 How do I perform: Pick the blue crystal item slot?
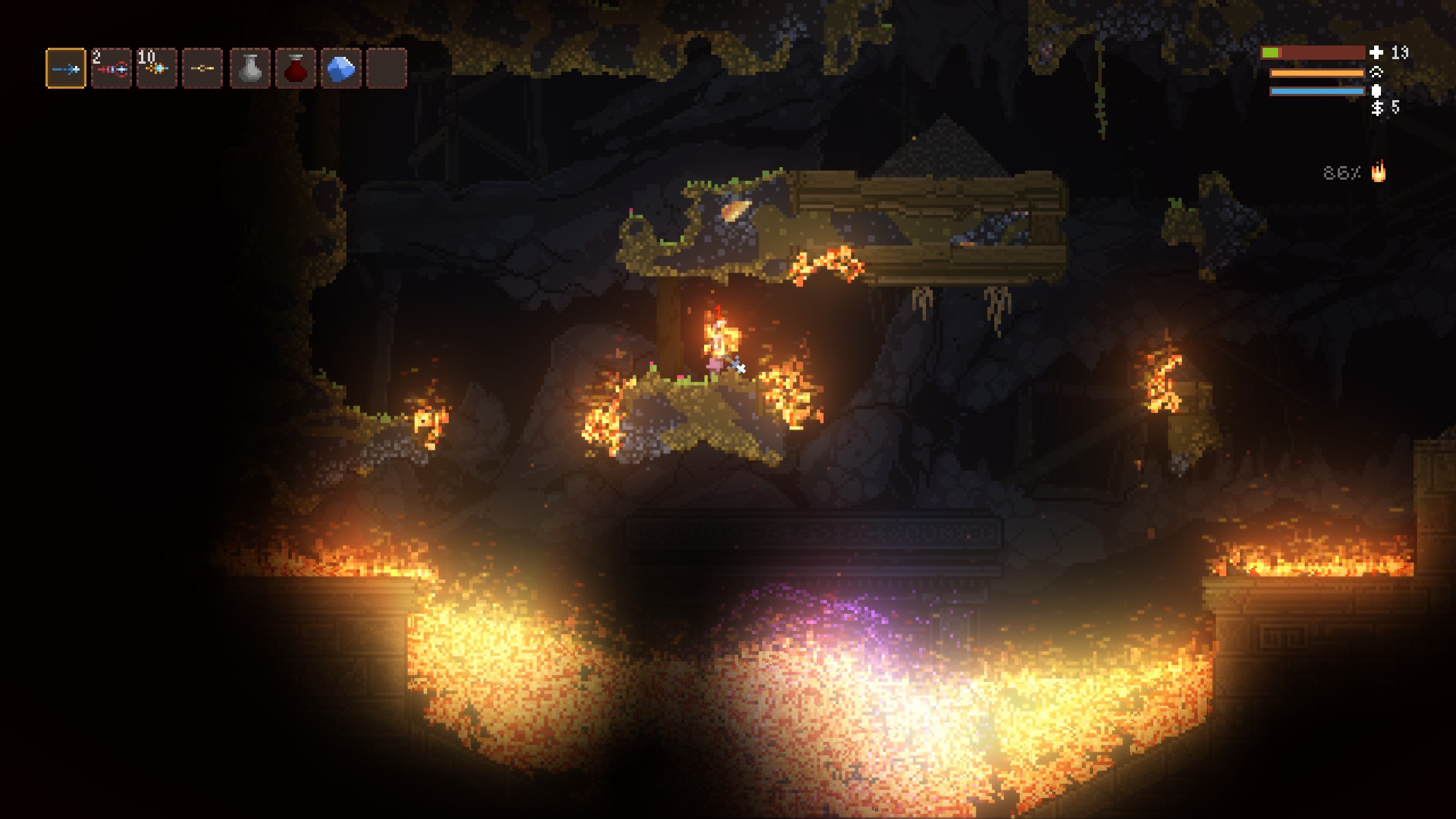341,68
